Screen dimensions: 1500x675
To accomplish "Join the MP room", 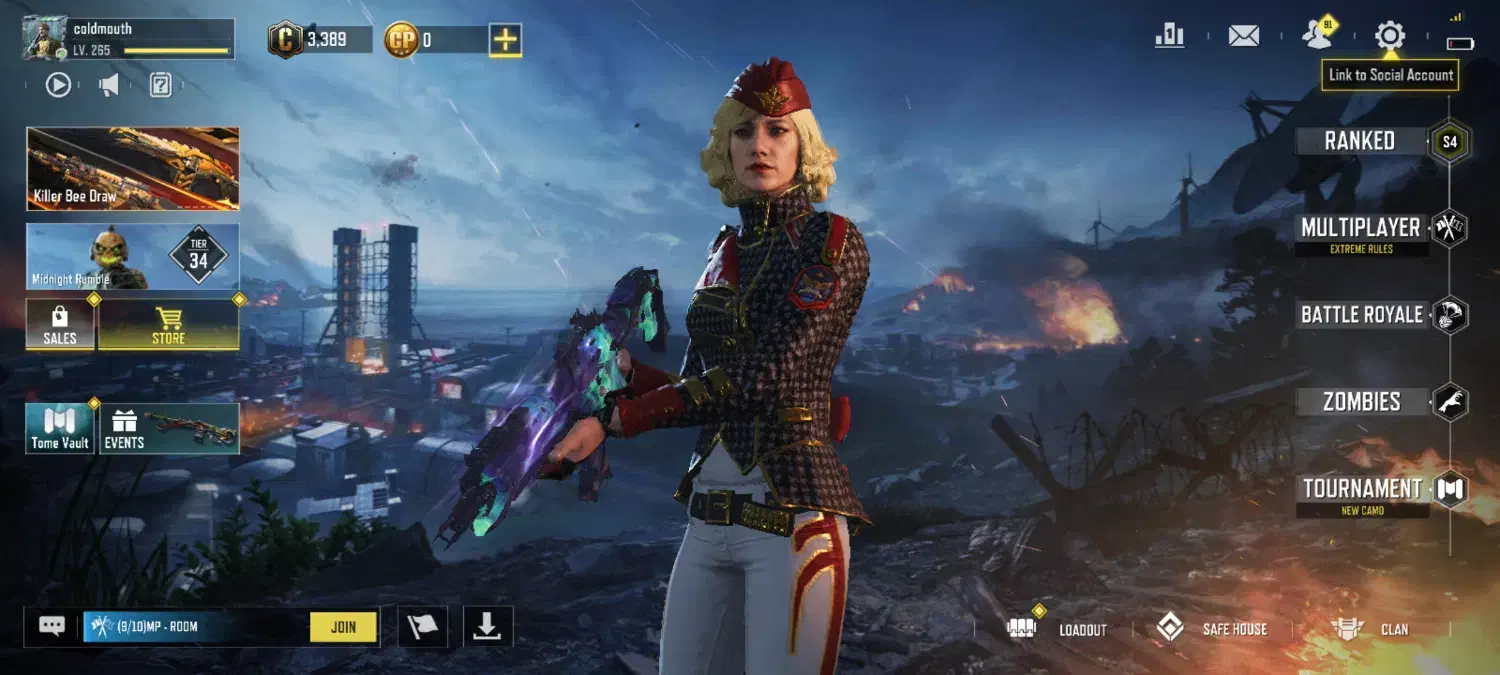I will click(x=343, y=627).
